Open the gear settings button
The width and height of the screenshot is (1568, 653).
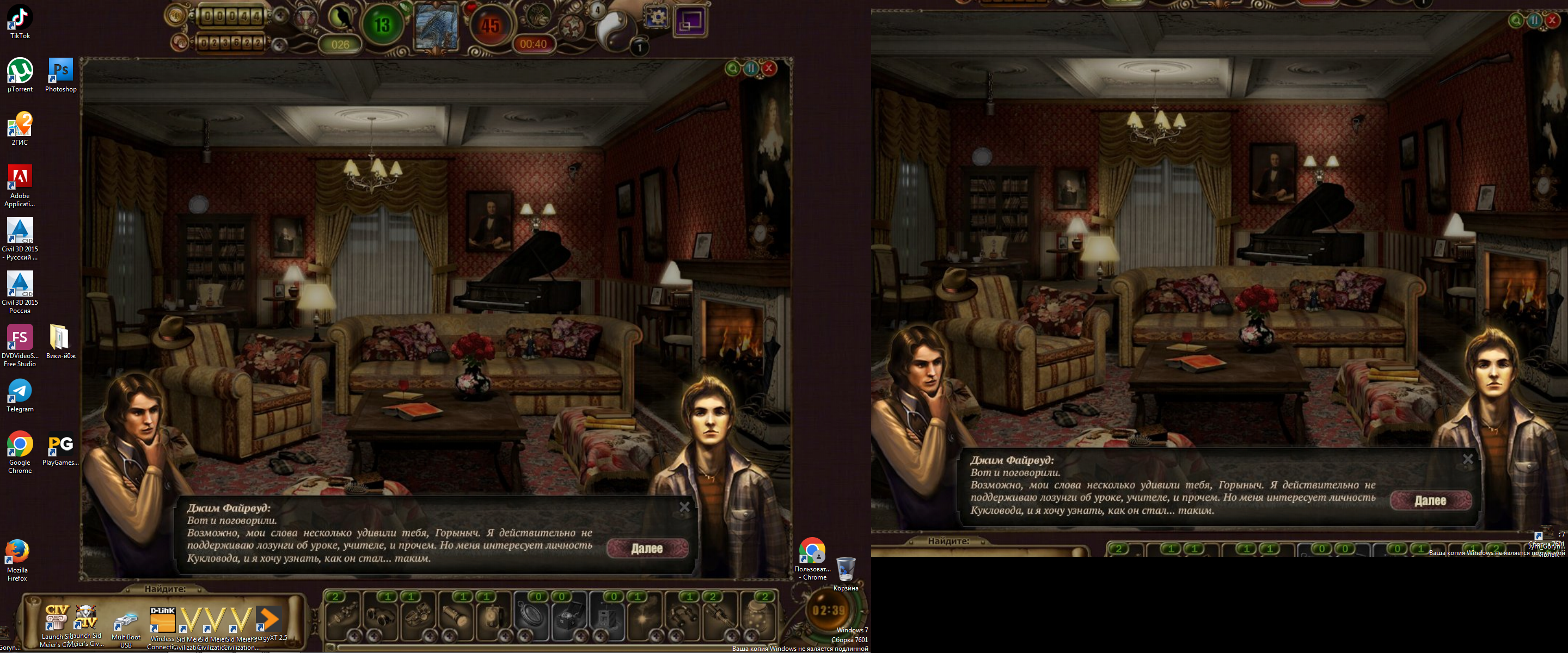[x=656, y=19]
